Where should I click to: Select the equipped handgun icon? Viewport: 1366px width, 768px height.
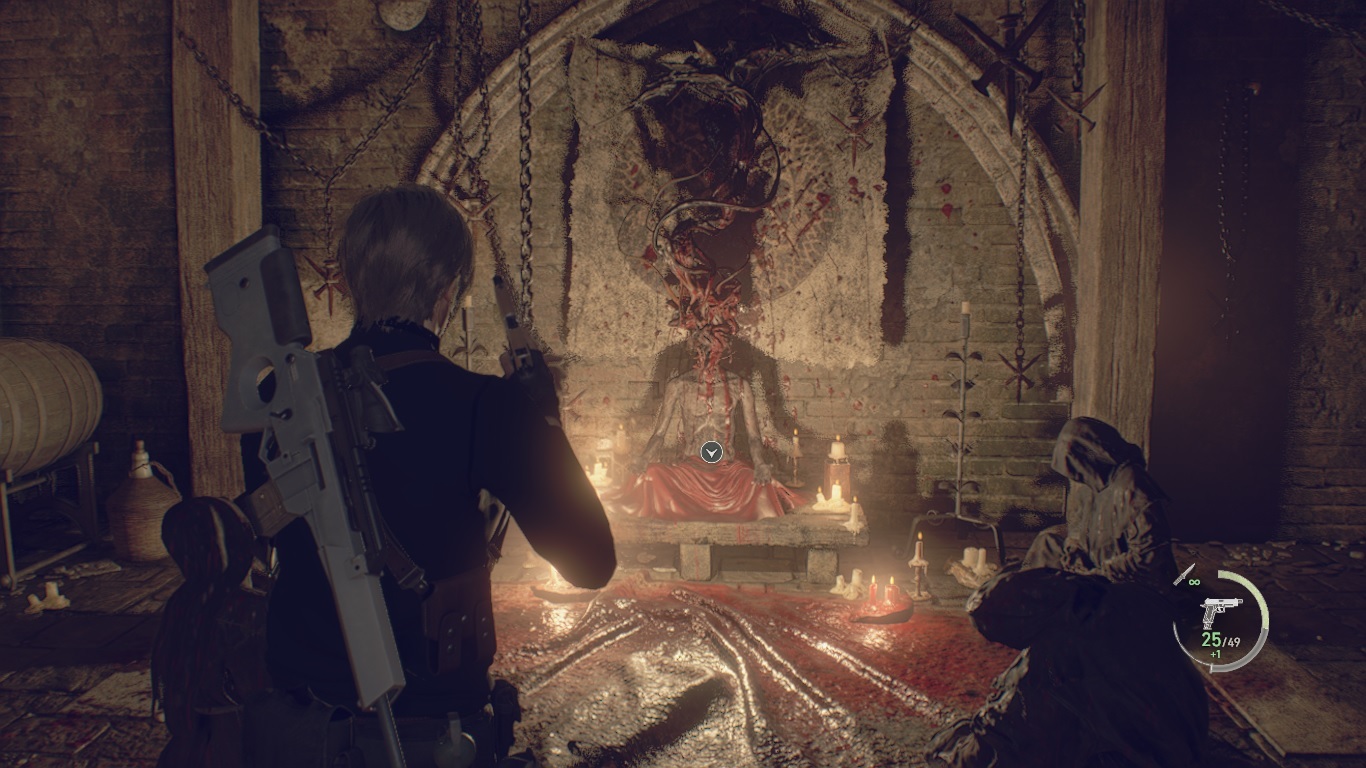pyautogui.click(x=1221, y=611)
